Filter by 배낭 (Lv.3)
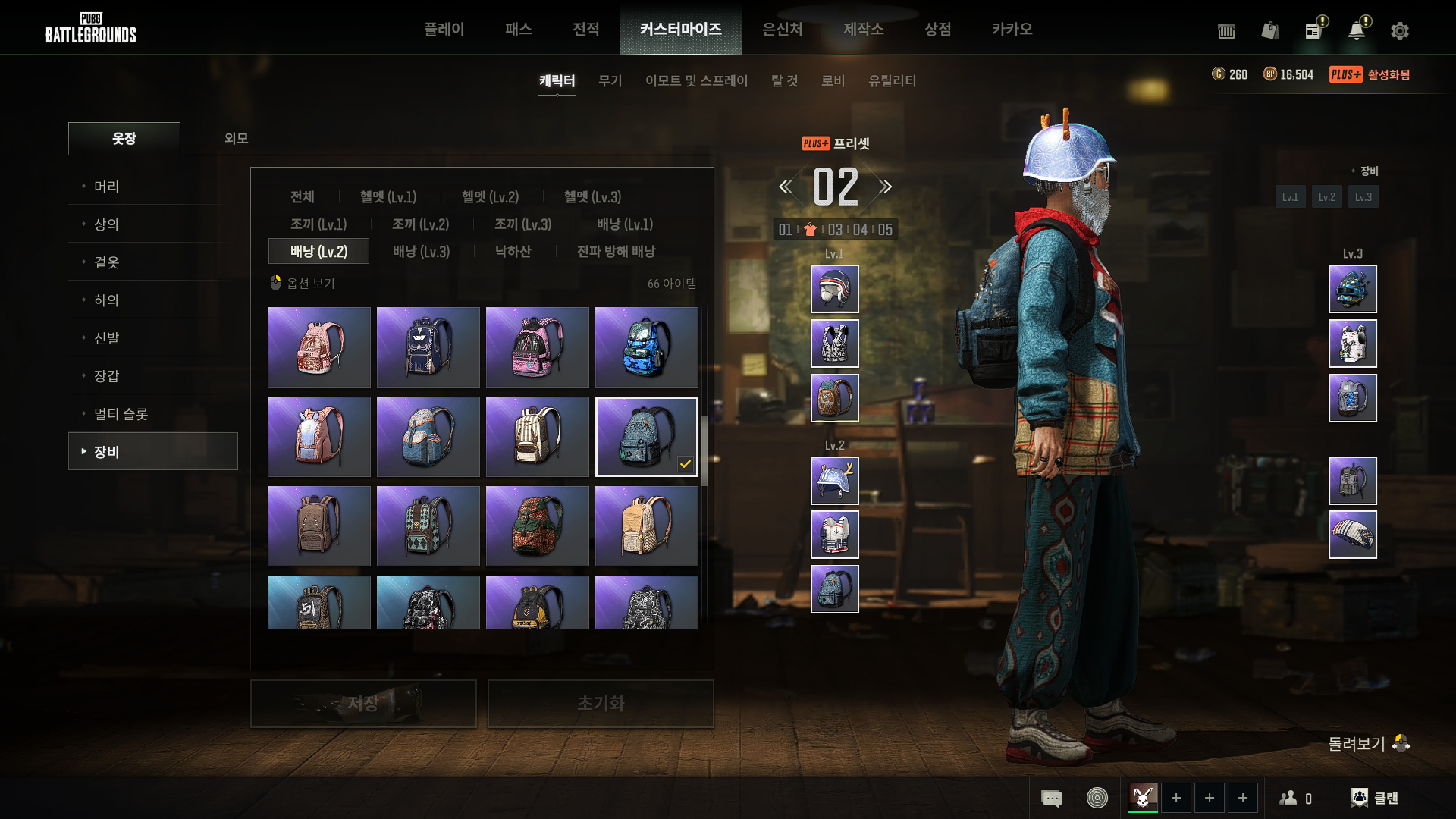 point(421,252)
